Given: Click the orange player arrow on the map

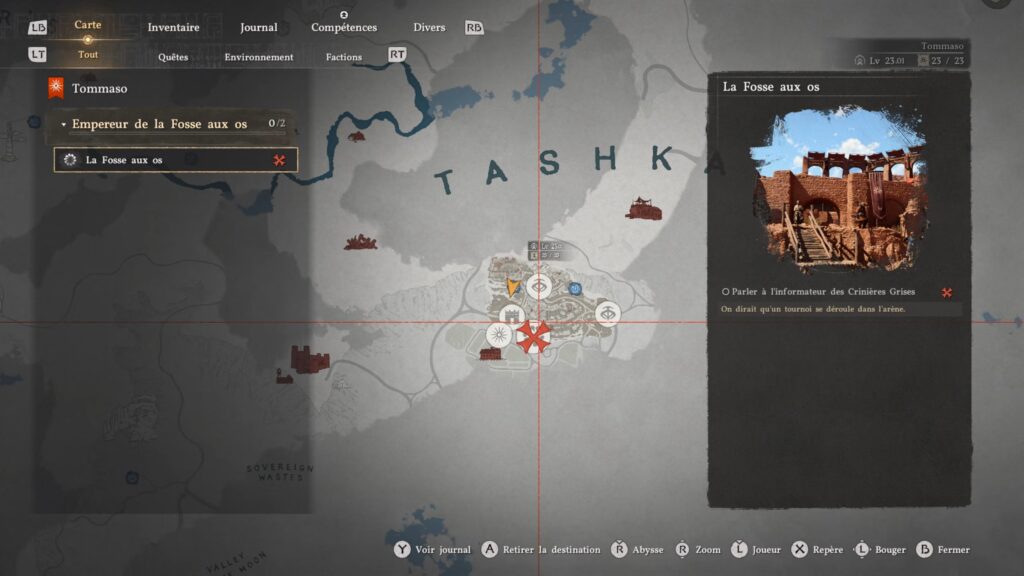Looking at the screenshot, I should (x=514, y=289).
